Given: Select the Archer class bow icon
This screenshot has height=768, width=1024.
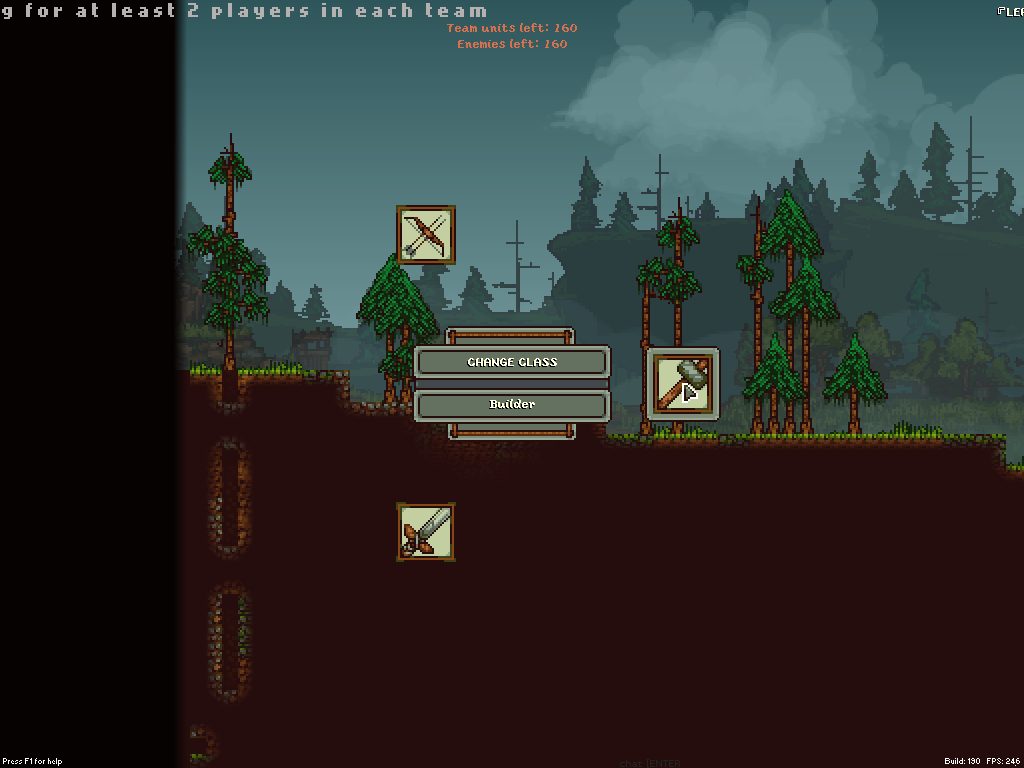Looking at the screenshot, I should click(426, 235).
